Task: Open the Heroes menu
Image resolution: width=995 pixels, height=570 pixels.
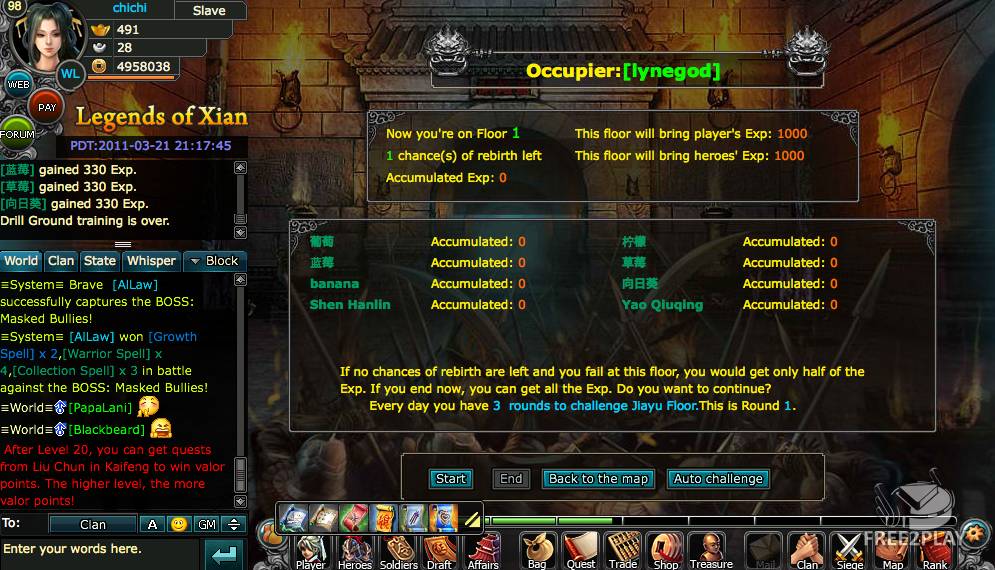Action: 355,551
